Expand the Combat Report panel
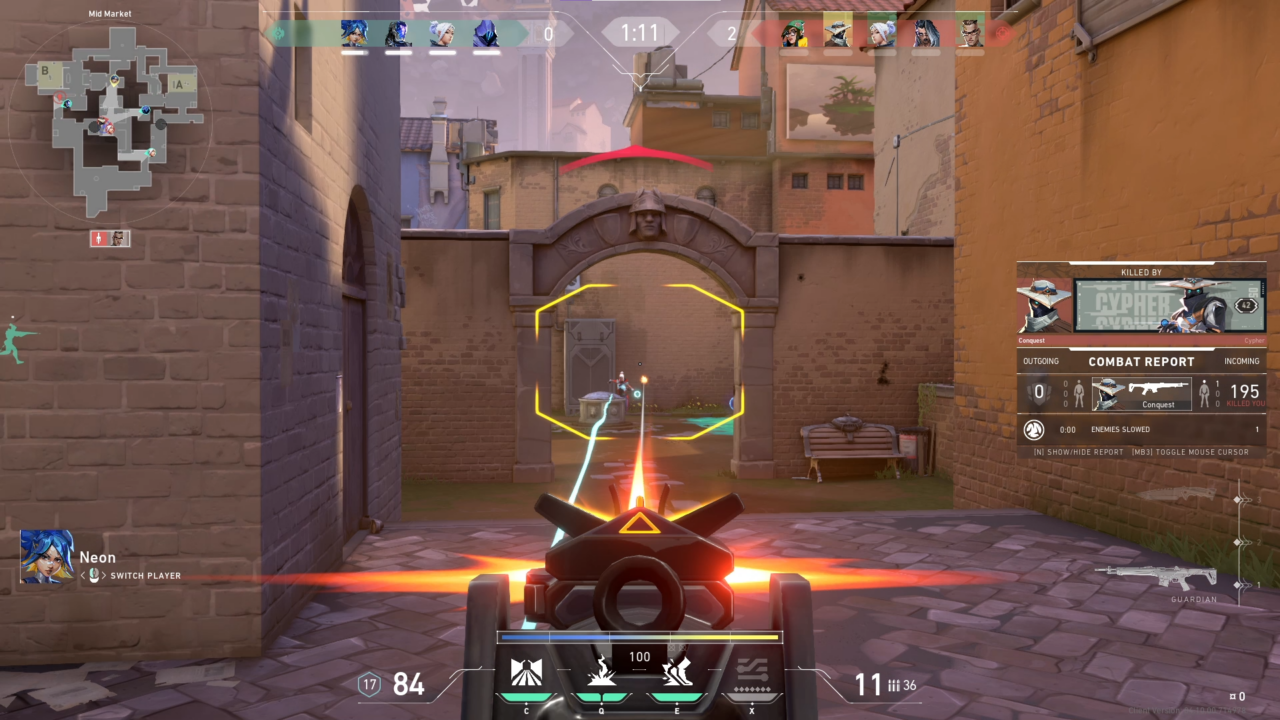 click(x=1141, y=361)
